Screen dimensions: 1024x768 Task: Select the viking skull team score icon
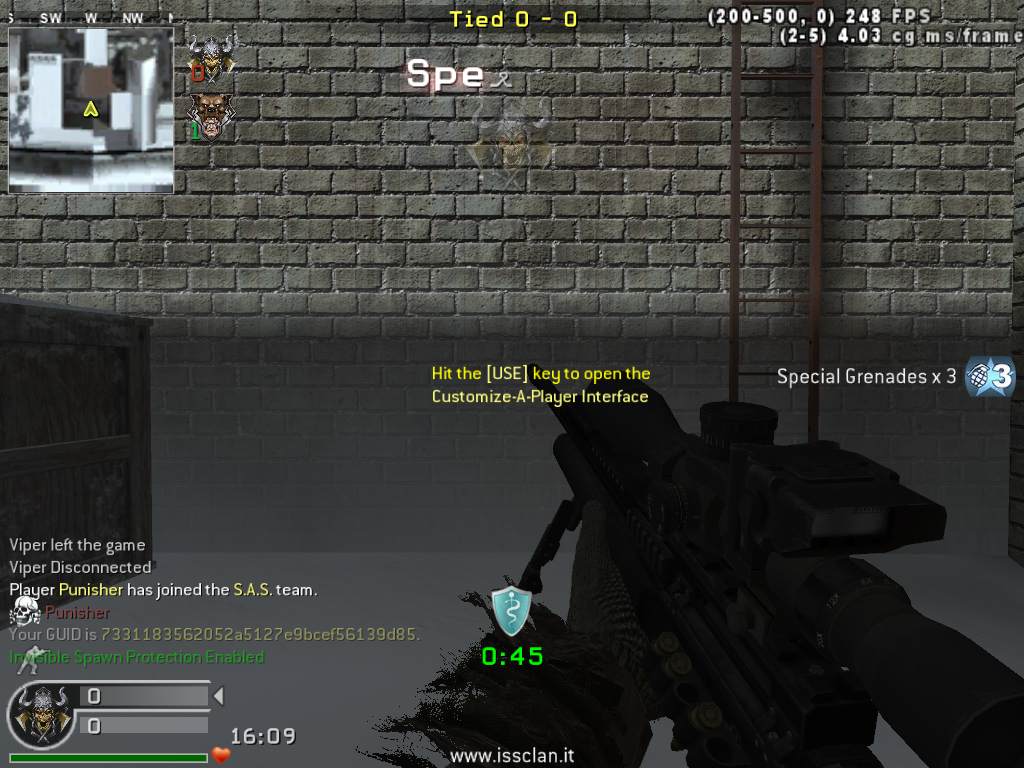(x=210, y=60)
